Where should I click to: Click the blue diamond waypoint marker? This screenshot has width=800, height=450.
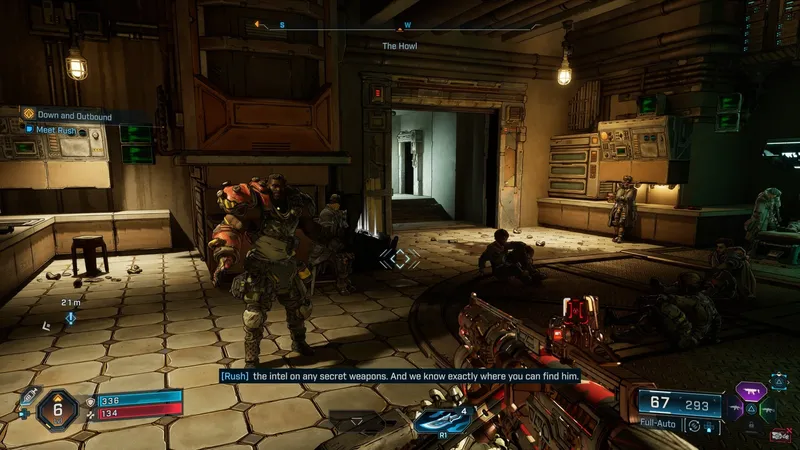71,318
